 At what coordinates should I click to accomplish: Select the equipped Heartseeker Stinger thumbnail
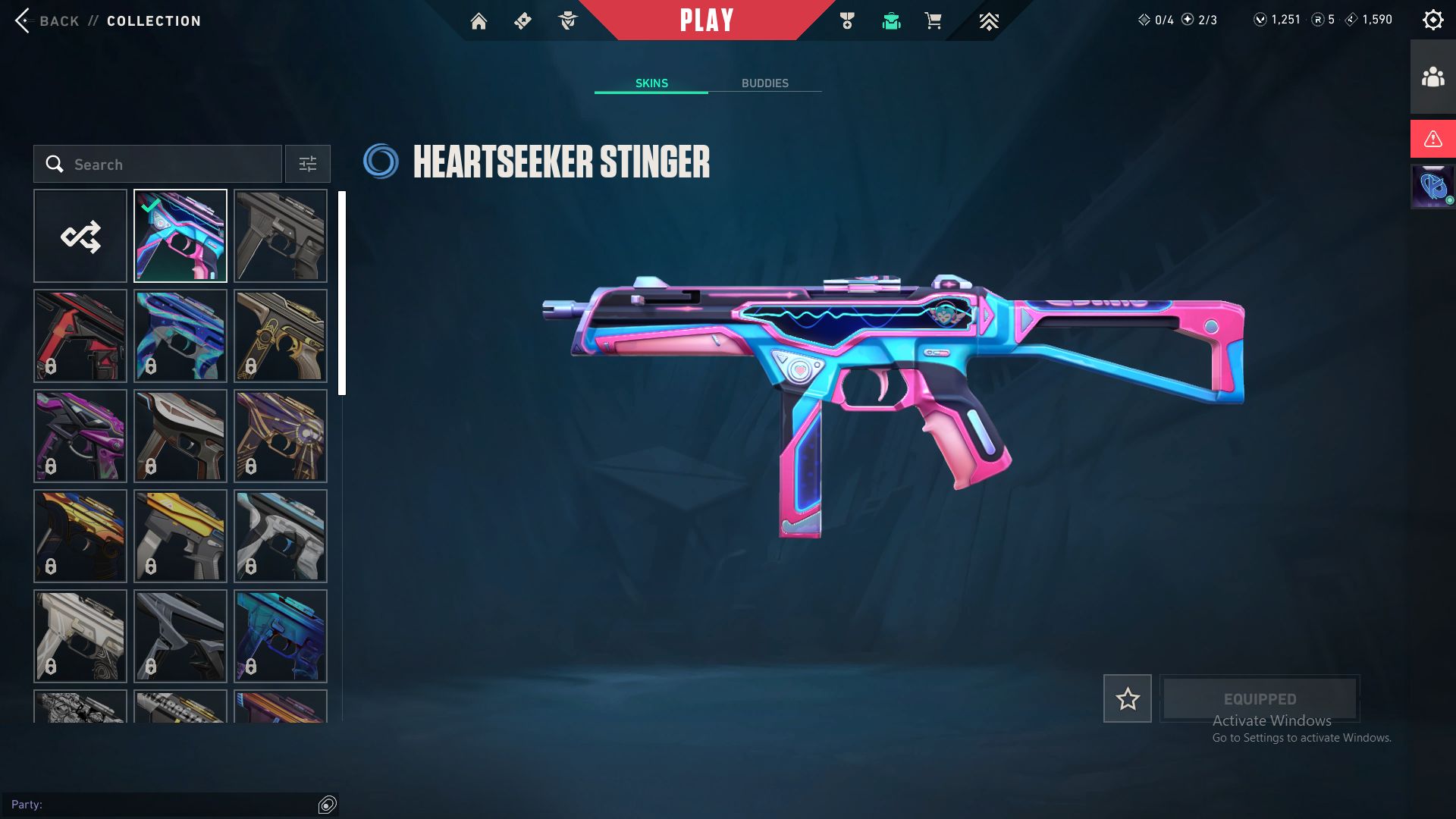[x=180, y=237]
